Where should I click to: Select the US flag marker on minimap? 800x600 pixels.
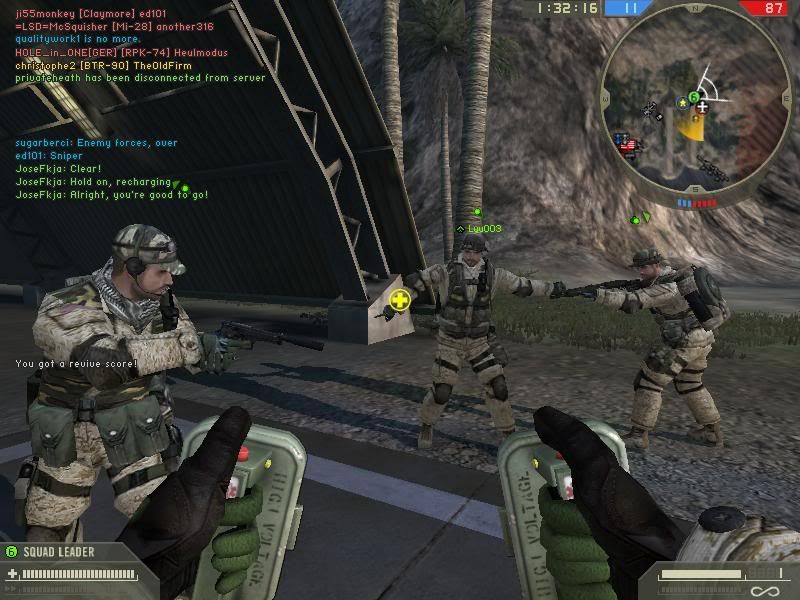coord(629,146)
